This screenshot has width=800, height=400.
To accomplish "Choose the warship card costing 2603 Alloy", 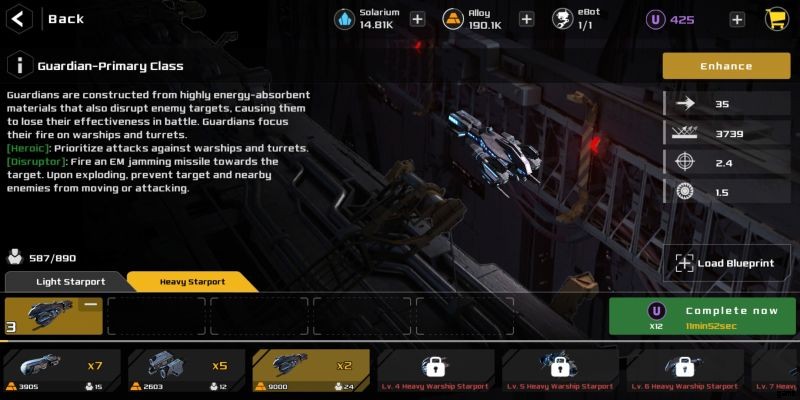I will pos(186,370).
